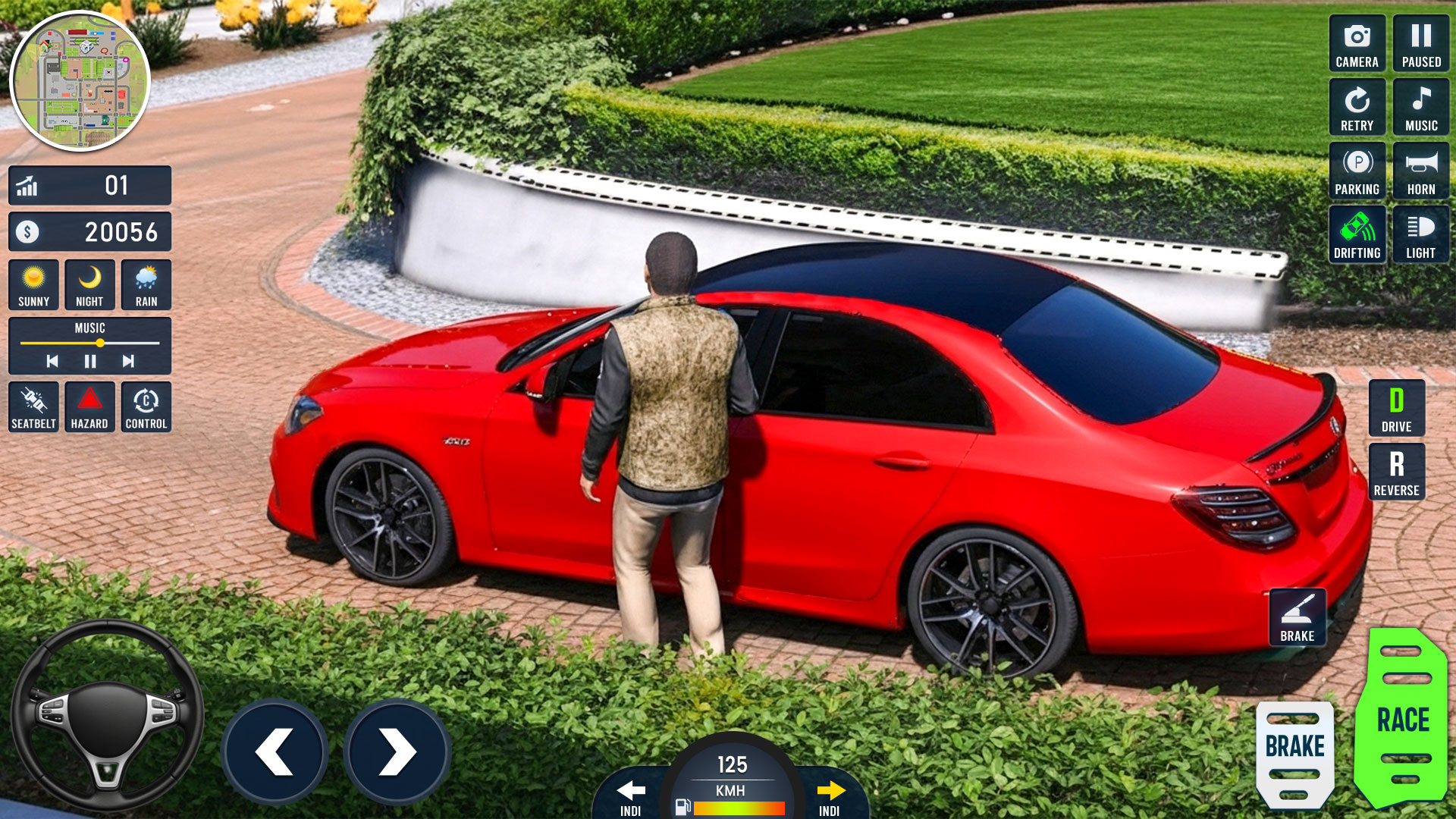The width and height of the screenshot is (1456, 819).
Task: Pause the game with Paused button
Action: 1420,42
